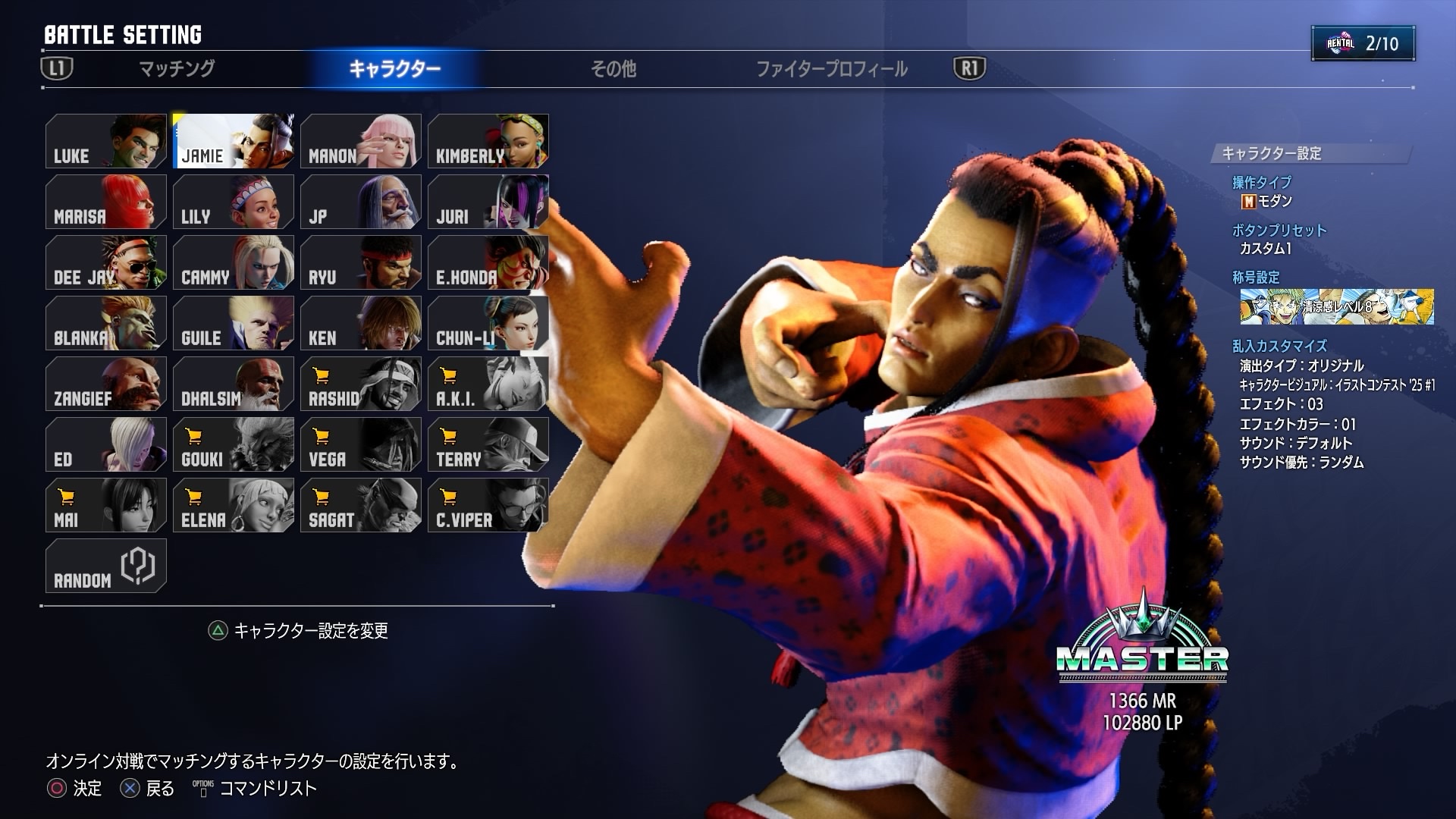The image size is (1456, 819).
Task: Select the Random character option
Action: click(x=106, y=566)
